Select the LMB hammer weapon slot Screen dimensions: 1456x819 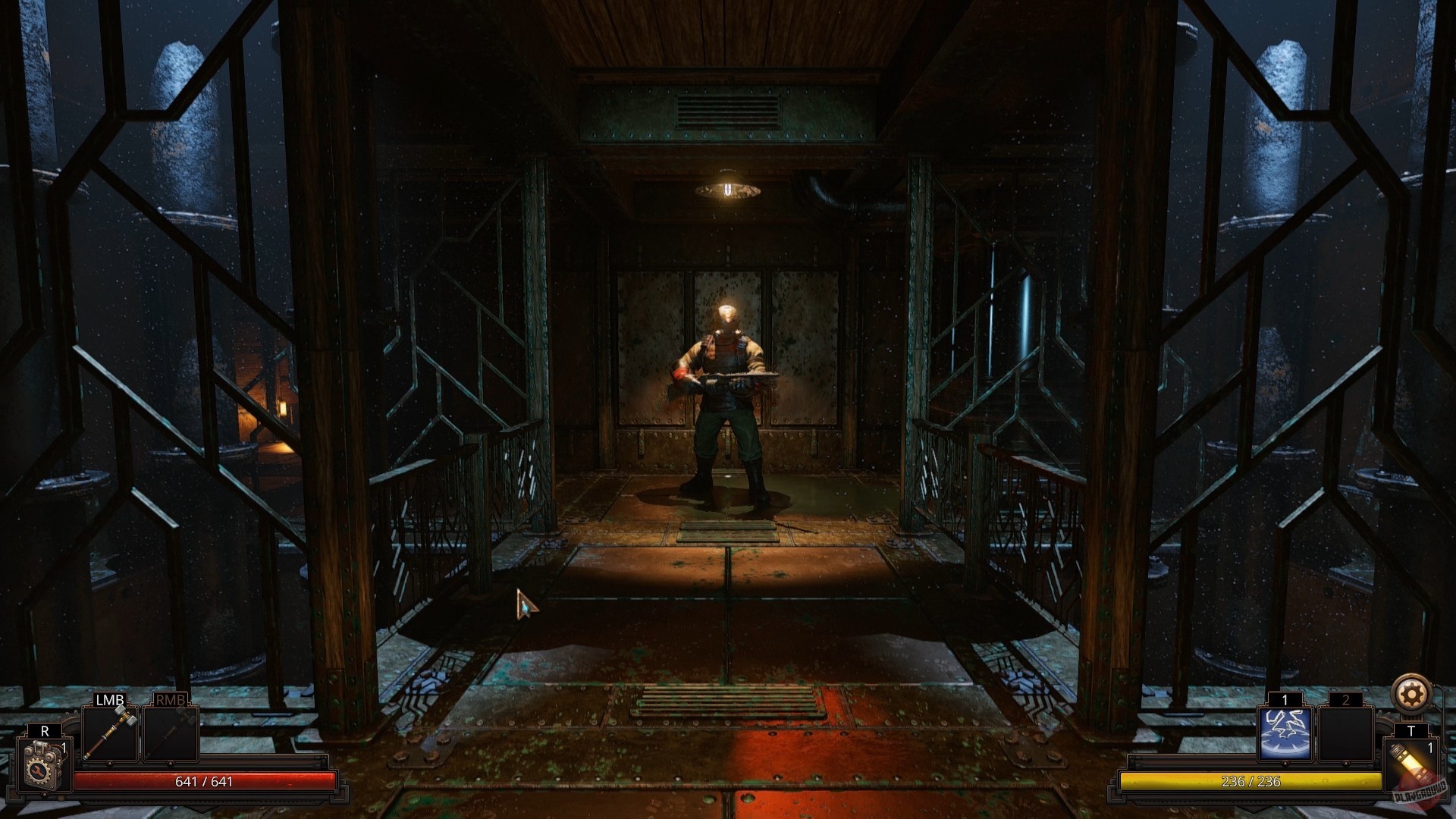tap(111, 734)
